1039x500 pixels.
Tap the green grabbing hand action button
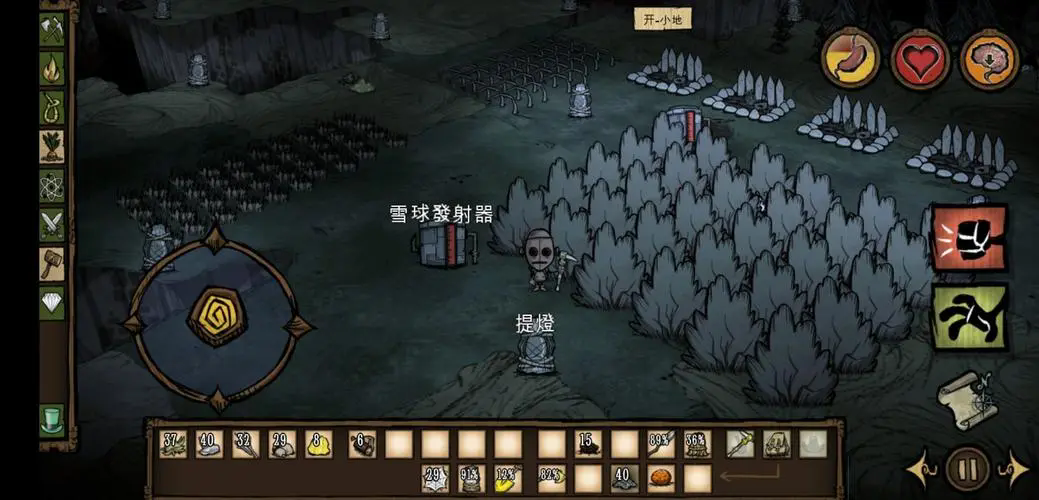pos(968,316)
